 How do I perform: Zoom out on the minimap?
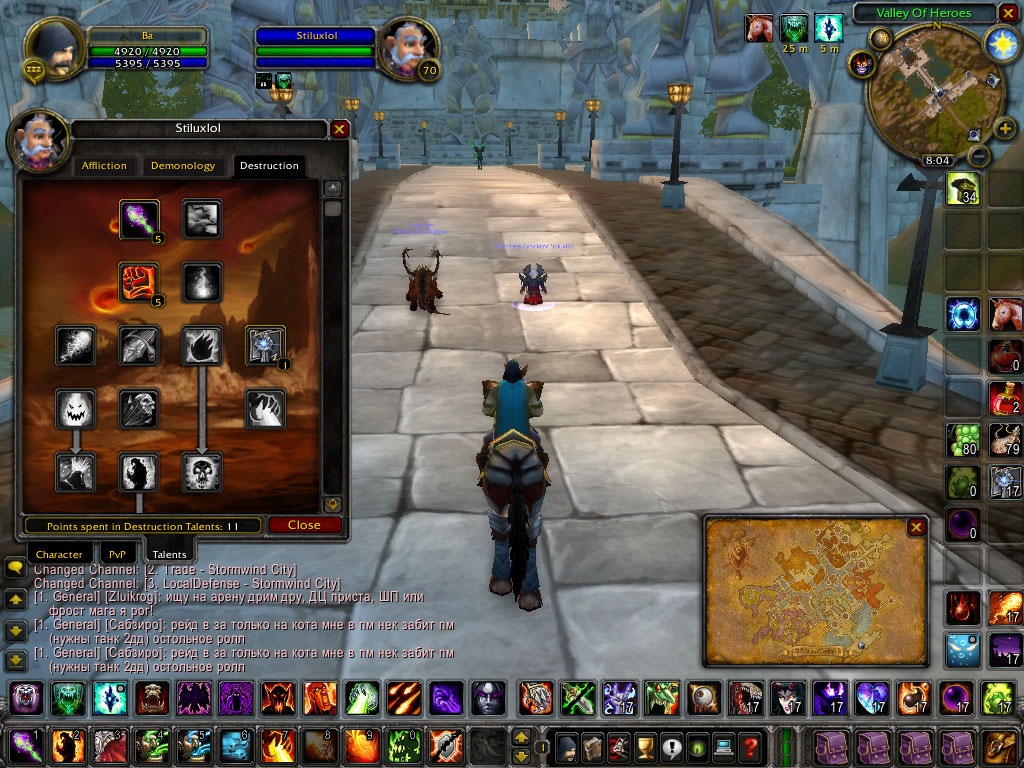(980, 156)
